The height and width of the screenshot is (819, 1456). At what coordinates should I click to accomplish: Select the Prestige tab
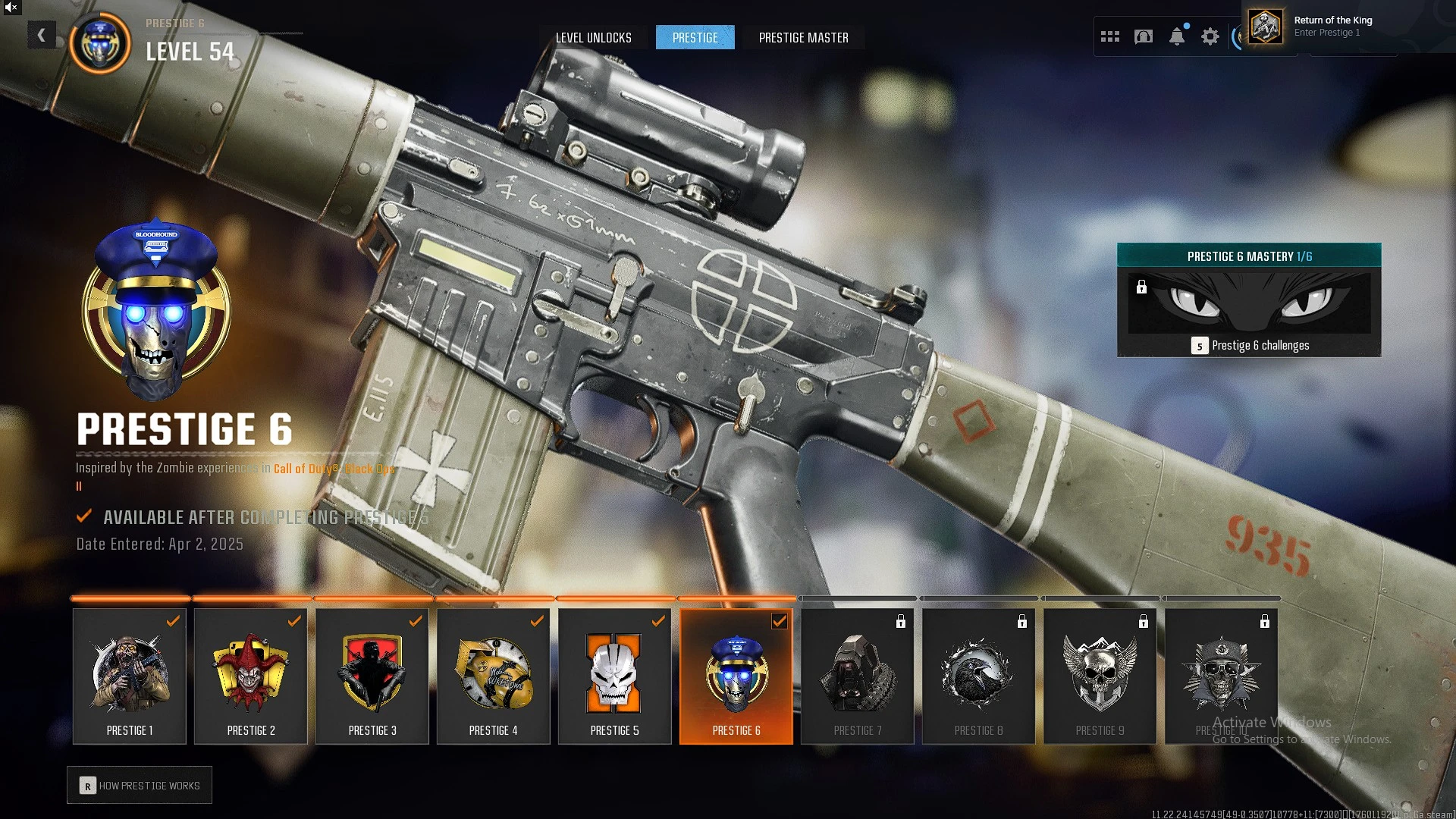coord(695,38)
